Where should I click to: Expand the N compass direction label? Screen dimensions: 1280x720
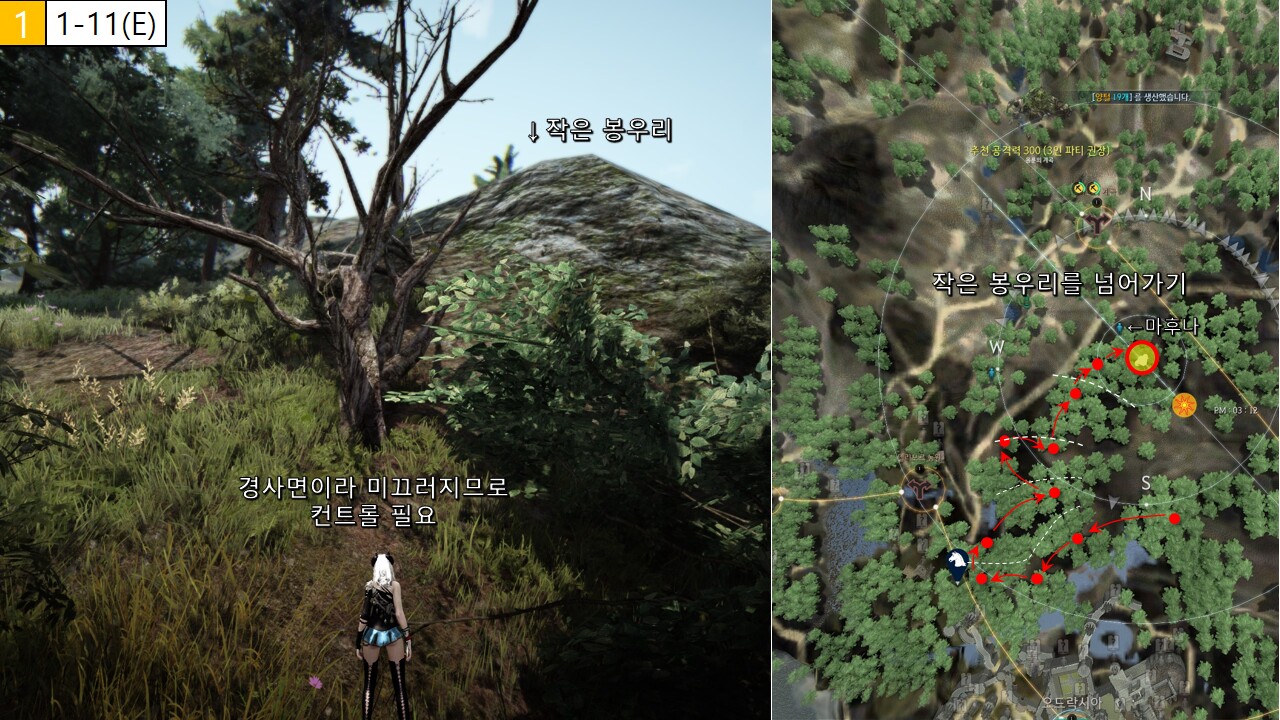(x=1145, y=194)
